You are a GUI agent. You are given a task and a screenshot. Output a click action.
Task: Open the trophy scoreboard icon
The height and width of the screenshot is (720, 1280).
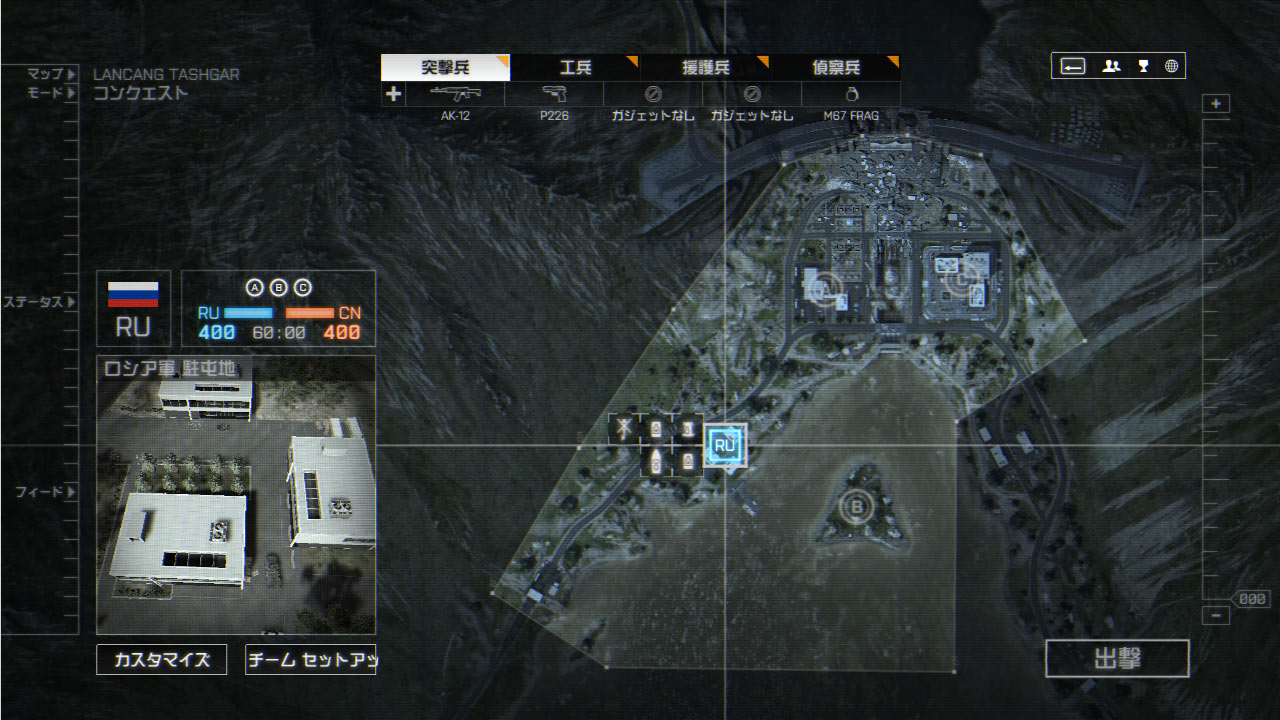pyautogui.click(x=1143, y=66)
